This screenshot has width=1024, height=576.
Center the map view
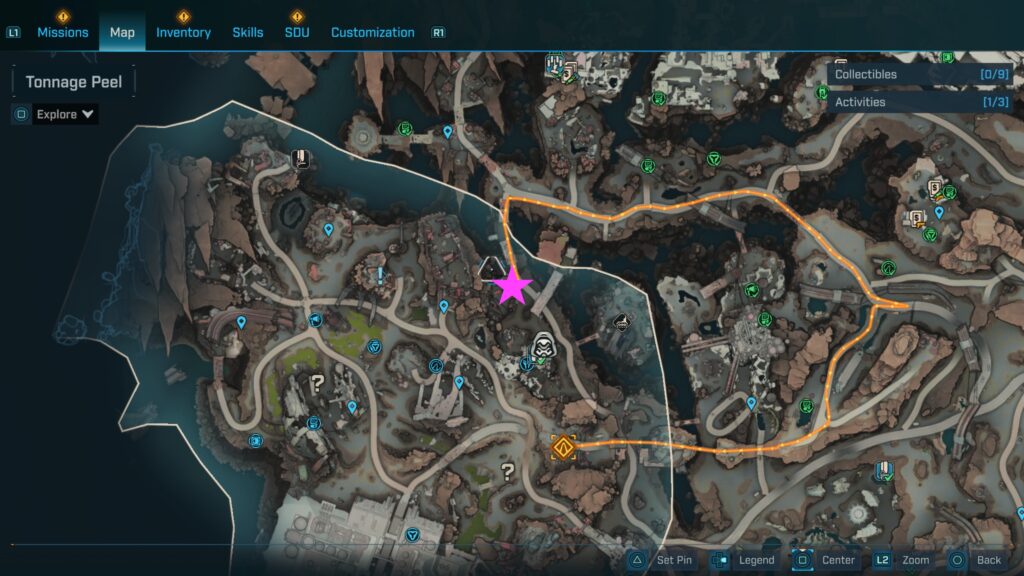coord(825,560)
